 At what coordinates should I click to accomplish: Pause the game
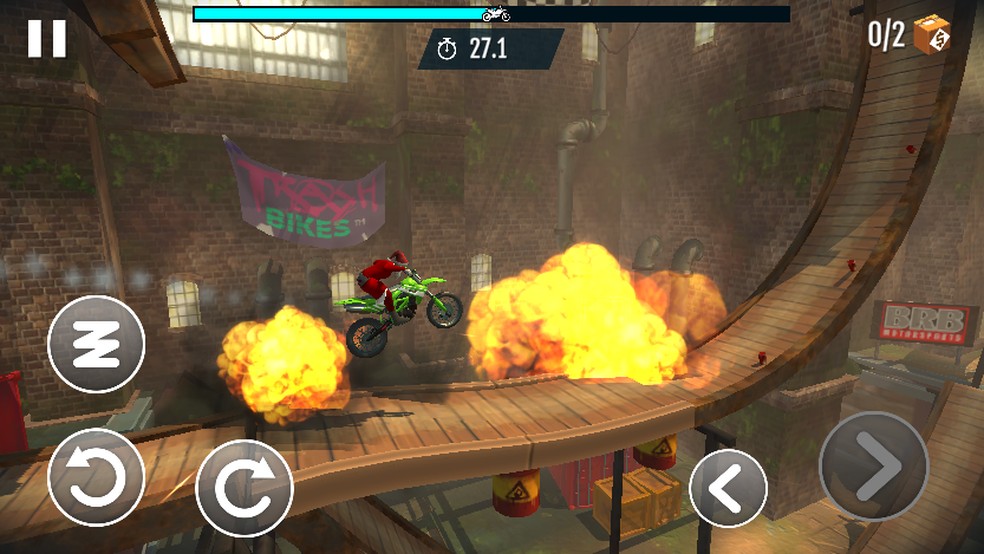[x=46, y=38]
